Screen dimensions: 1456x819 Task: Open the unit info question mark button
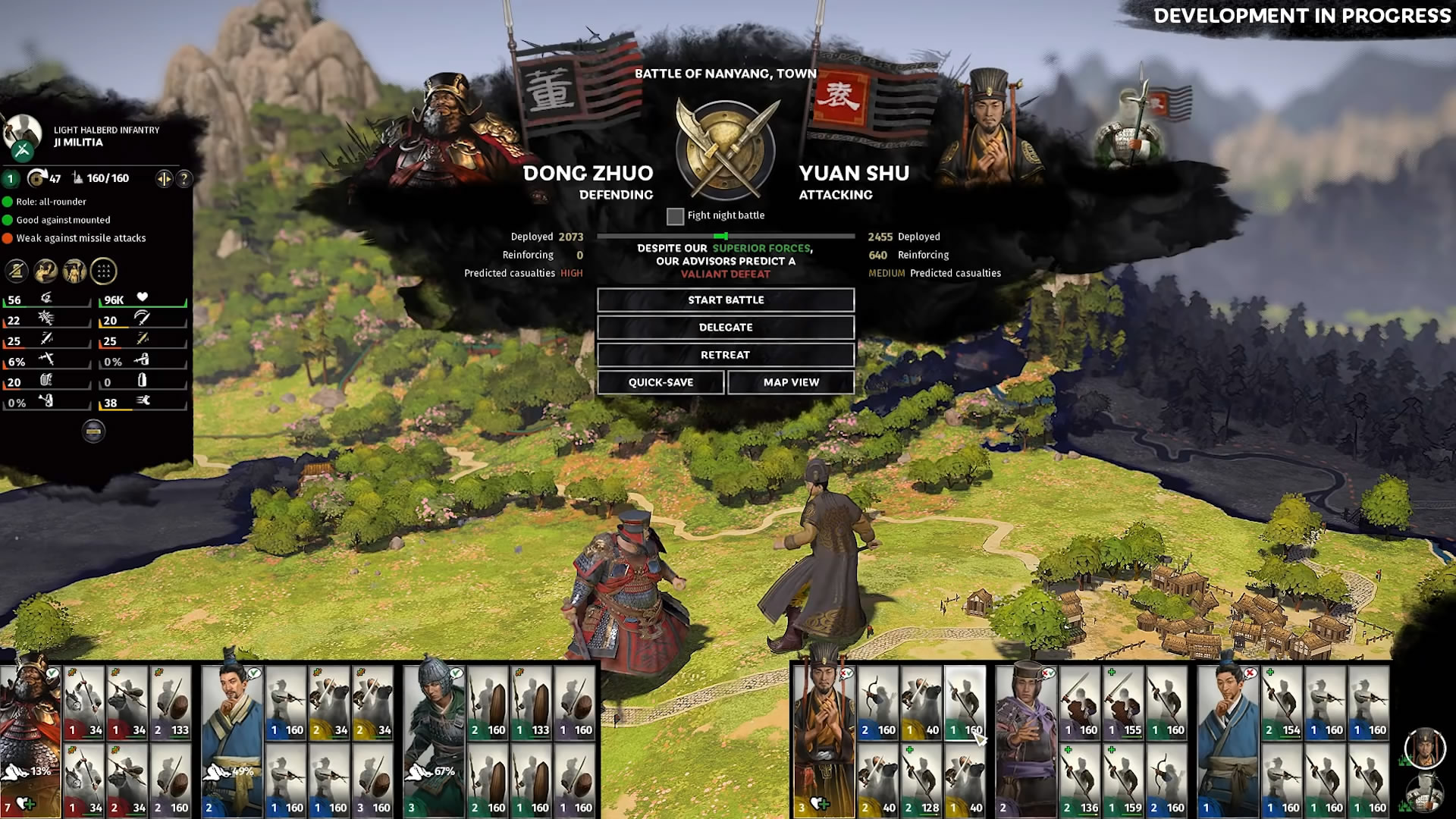tap(184, 179)
